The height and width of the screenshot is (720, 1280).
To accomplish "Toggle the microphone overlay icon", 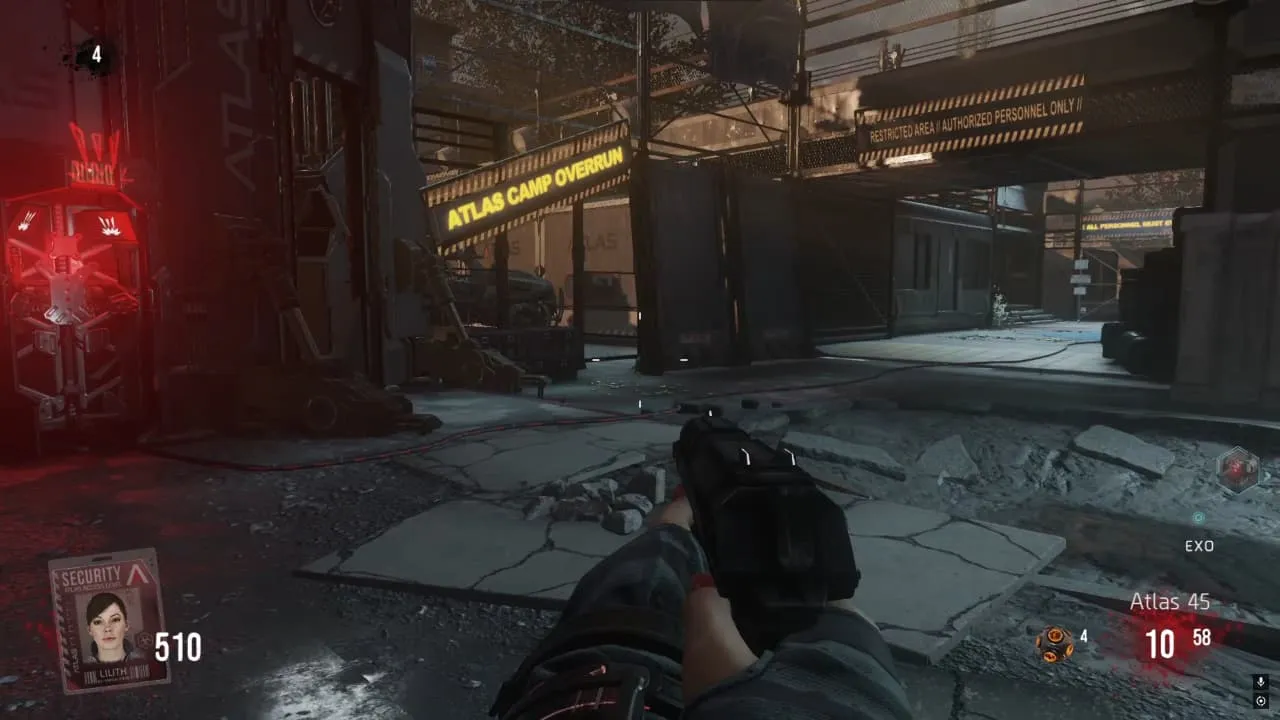I will point(1260,682).
